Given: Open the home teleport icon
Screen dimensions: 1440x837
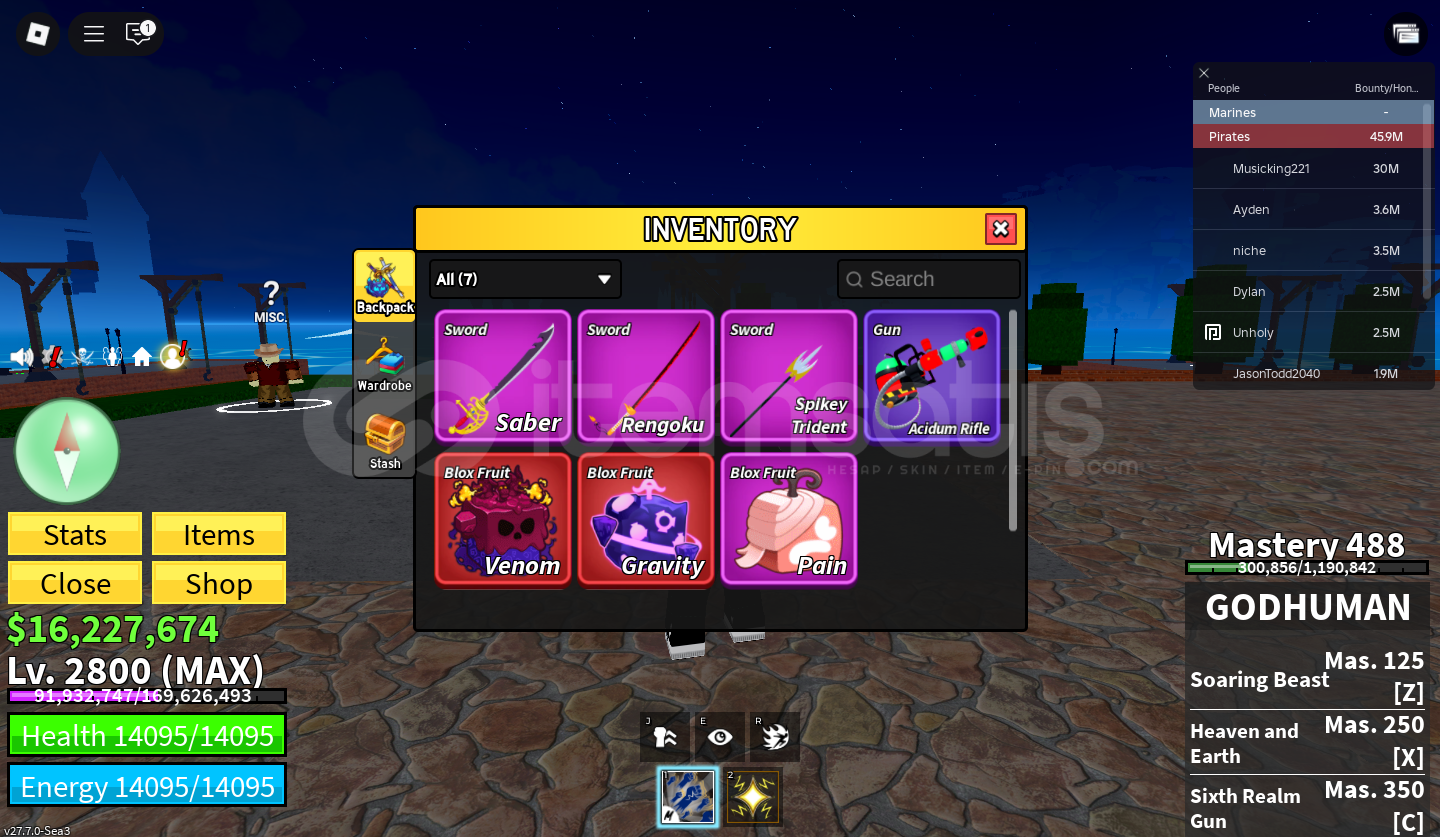Looking at the screenshot, I should pyautogui.click(x=141, y=355).
